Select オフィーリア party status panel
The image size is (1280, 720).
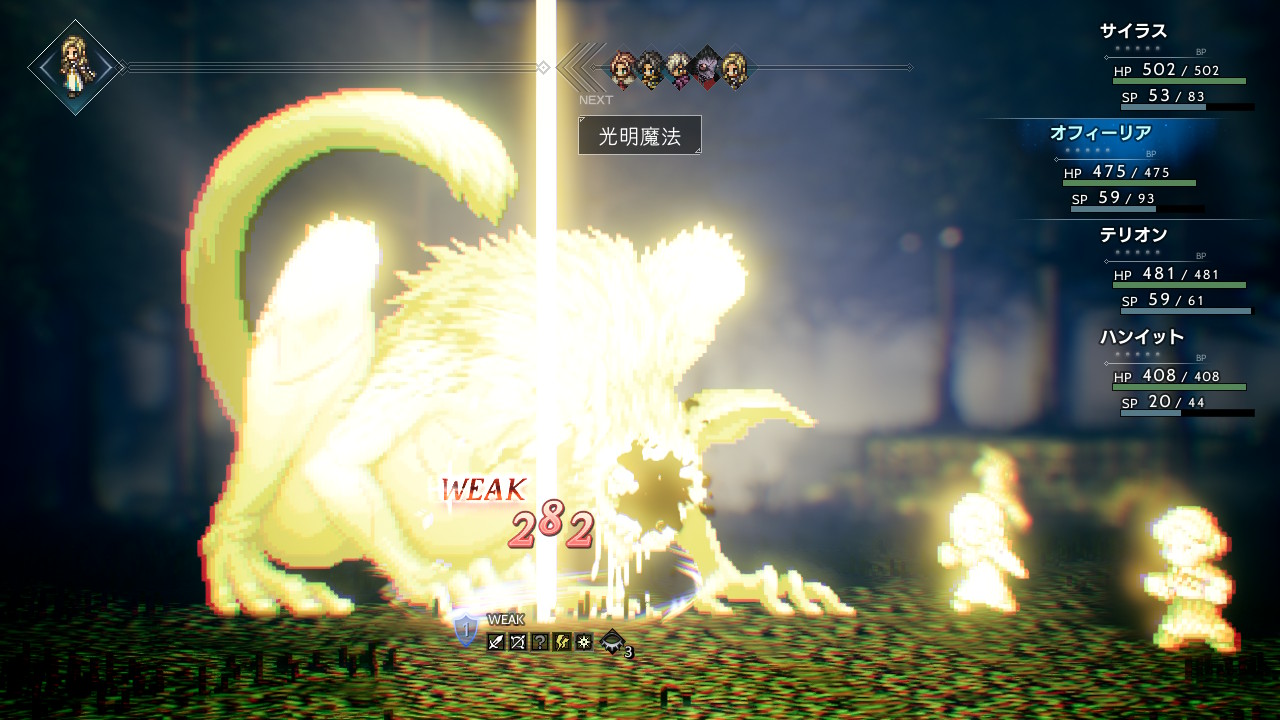1128,168
